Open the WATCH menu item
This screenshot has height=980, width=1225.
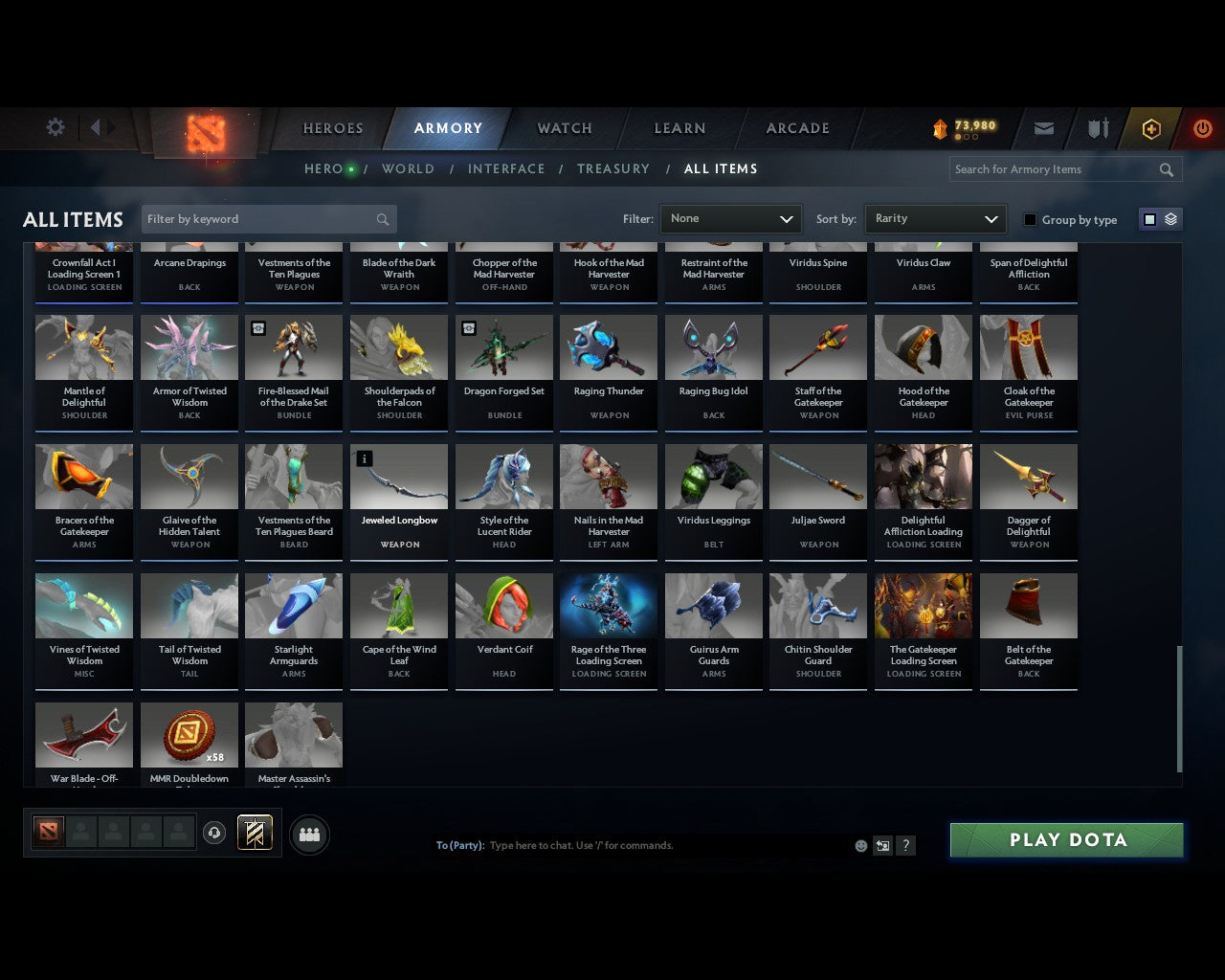click(563, 128)
